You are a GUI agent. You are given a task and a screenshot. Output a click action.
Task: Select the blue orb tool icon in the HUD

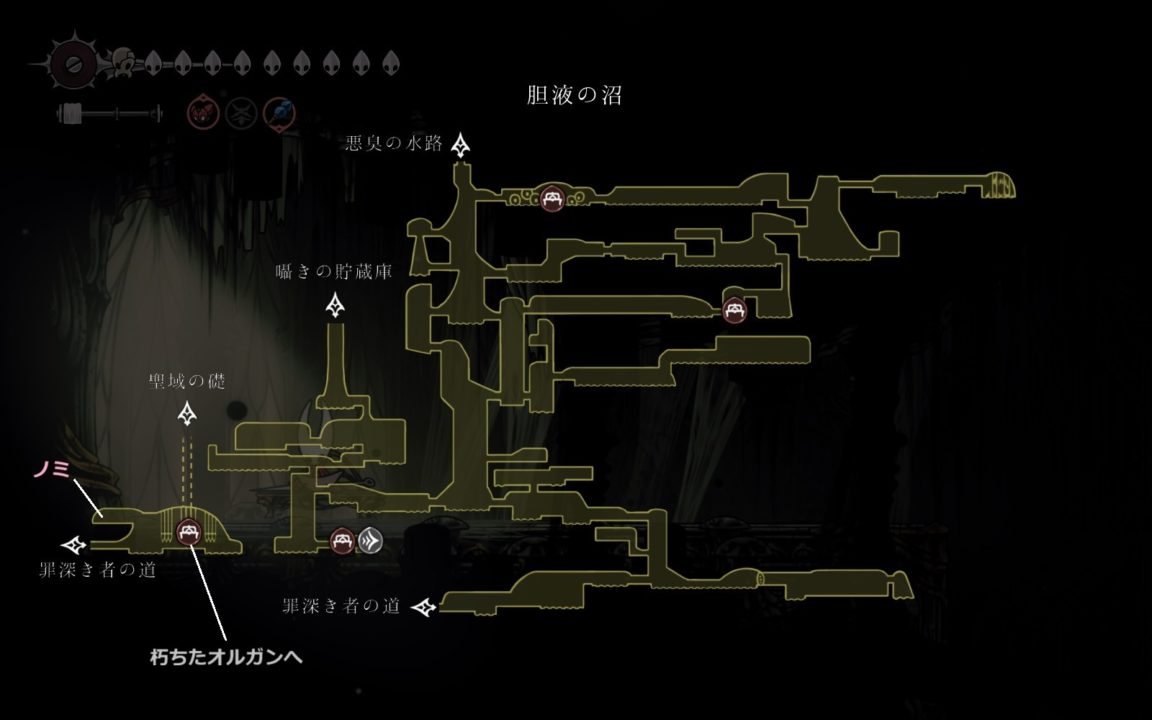click(278, 112)
